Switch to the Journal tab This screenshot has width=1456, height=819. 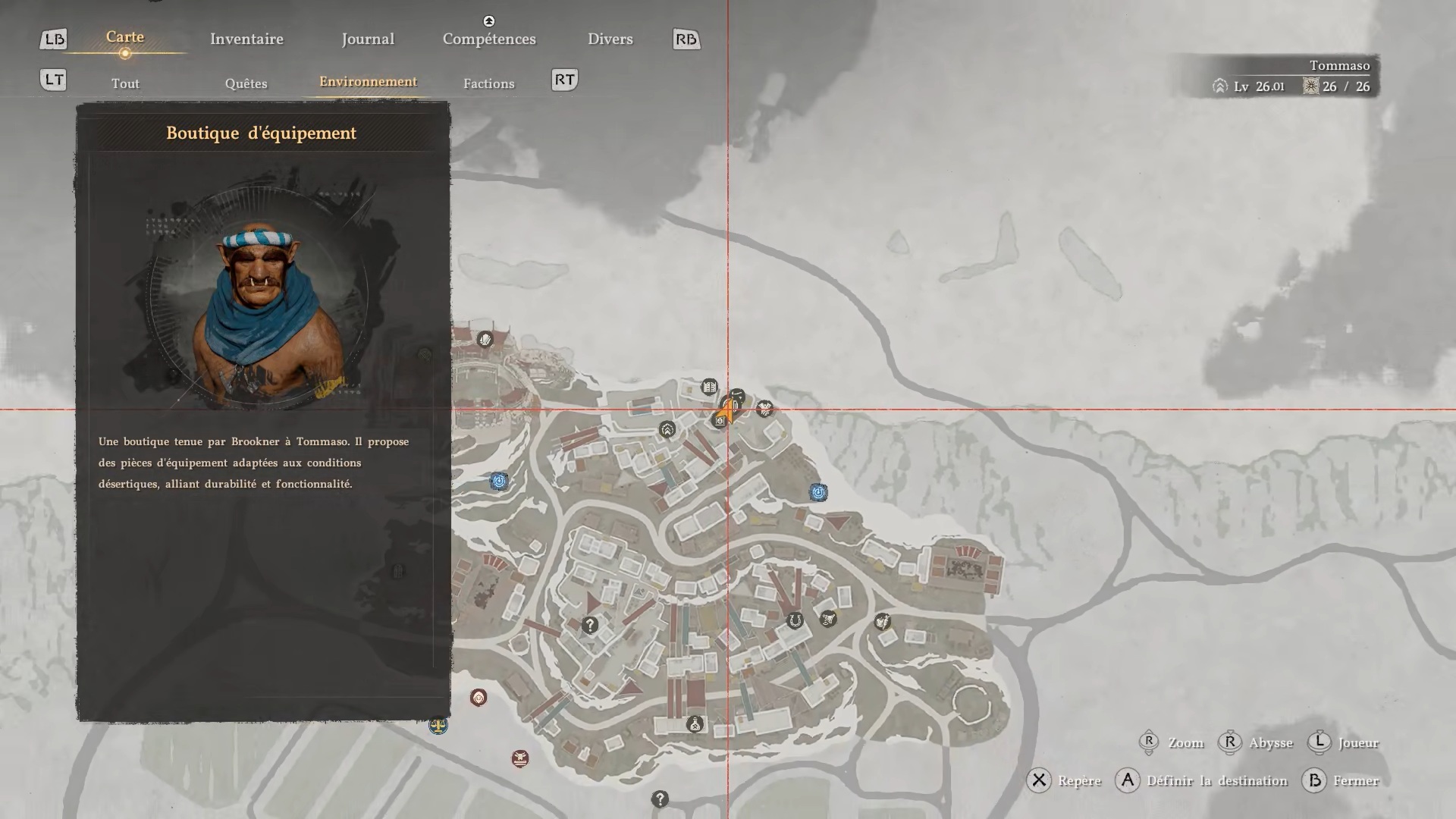pos(368,39)
